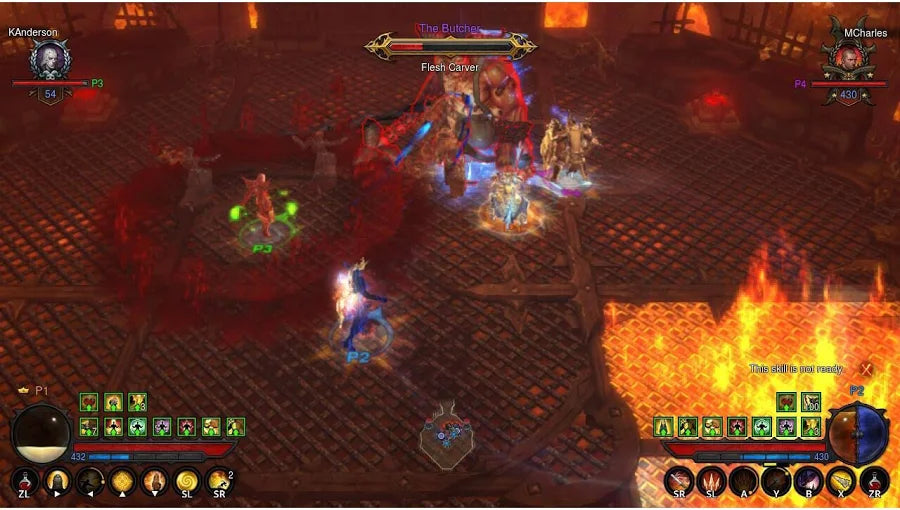Activate P1's flaming figure skill
900x510 pixels.
pyautogui.click(x=154, y=481)
